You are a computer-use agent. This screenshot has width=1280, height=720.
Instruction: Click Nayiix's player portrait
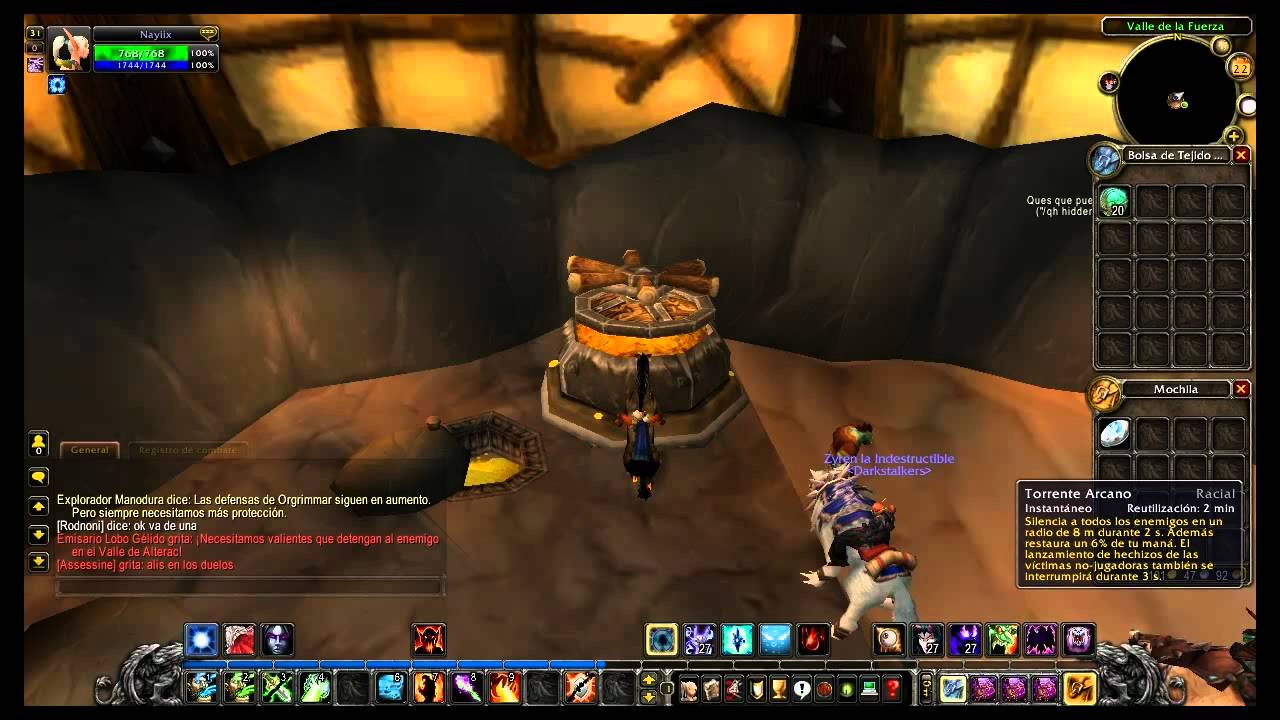(x=69, y=50)
